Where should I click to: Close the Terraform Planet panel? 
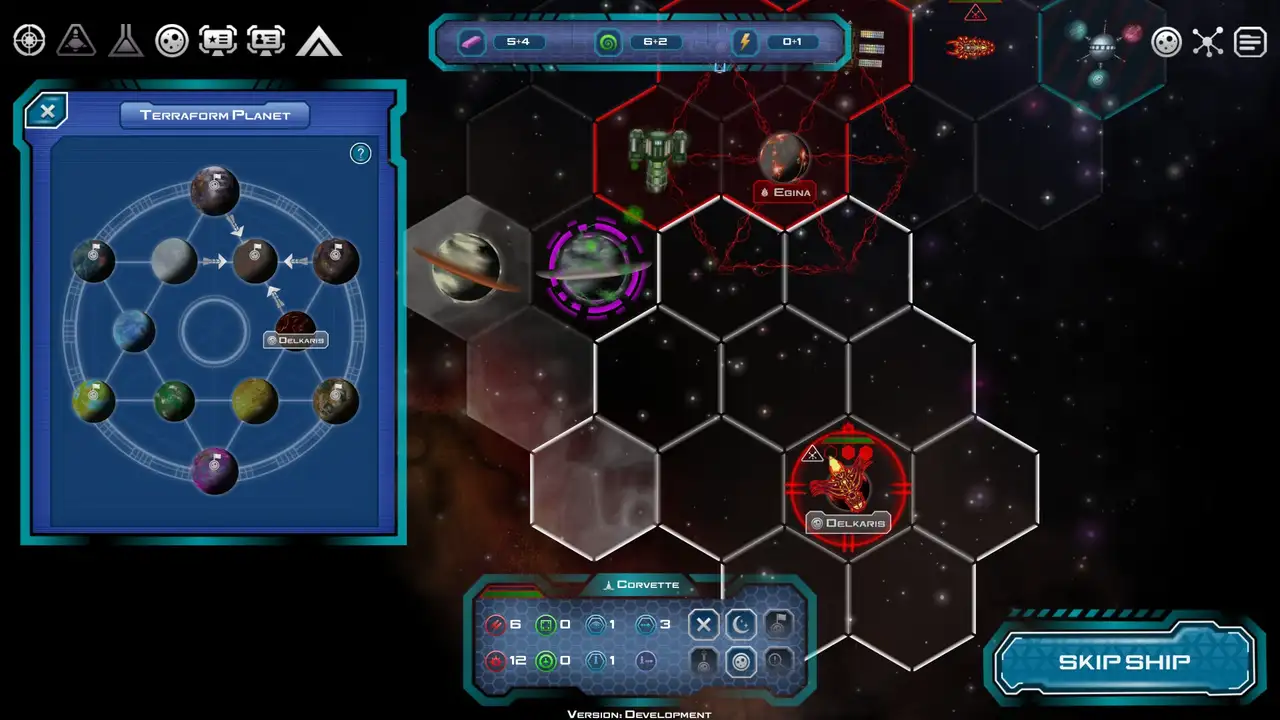click(x=47, y=111)
